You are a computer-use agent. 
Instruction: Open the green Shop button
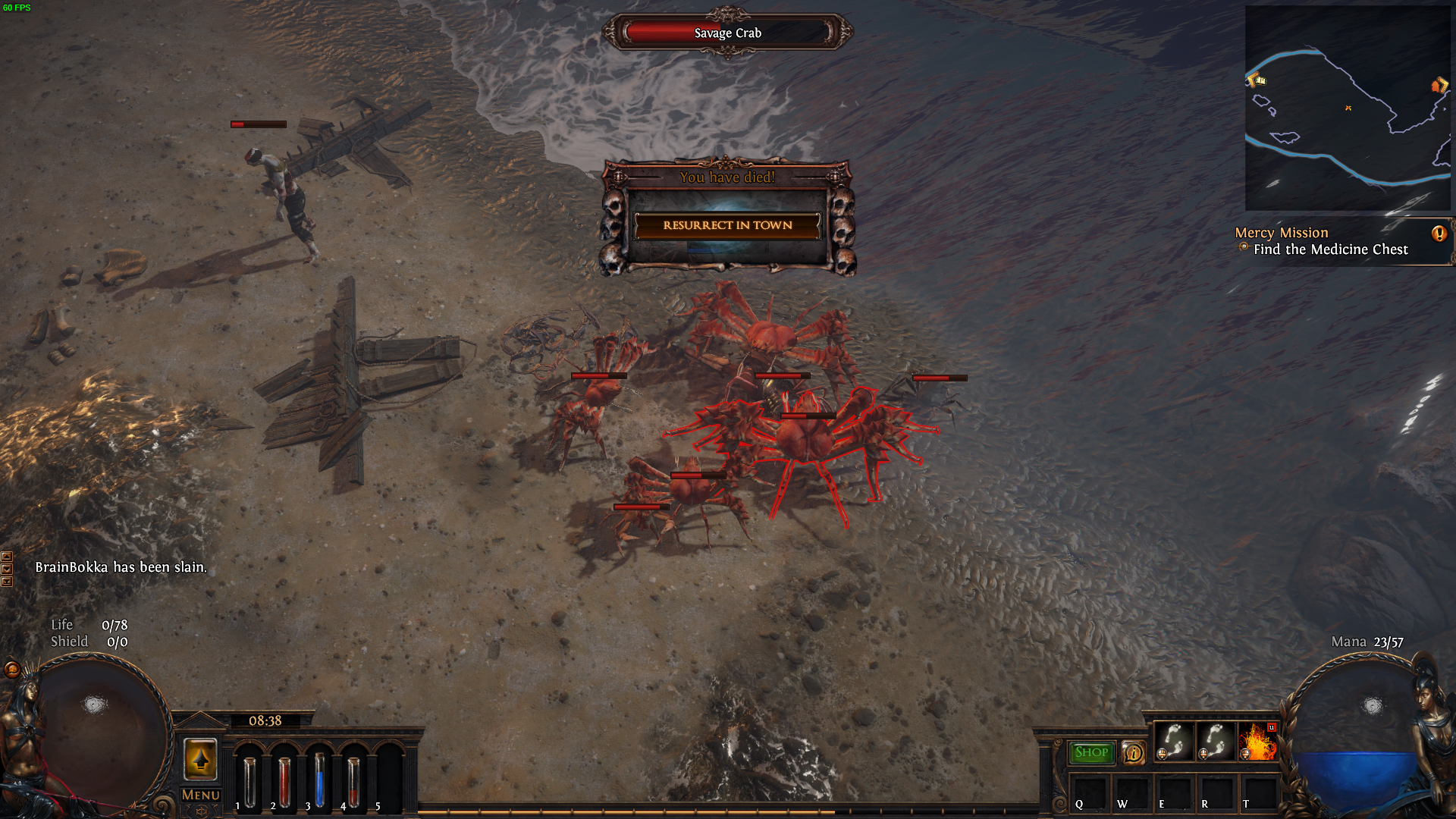point(1091,752)
